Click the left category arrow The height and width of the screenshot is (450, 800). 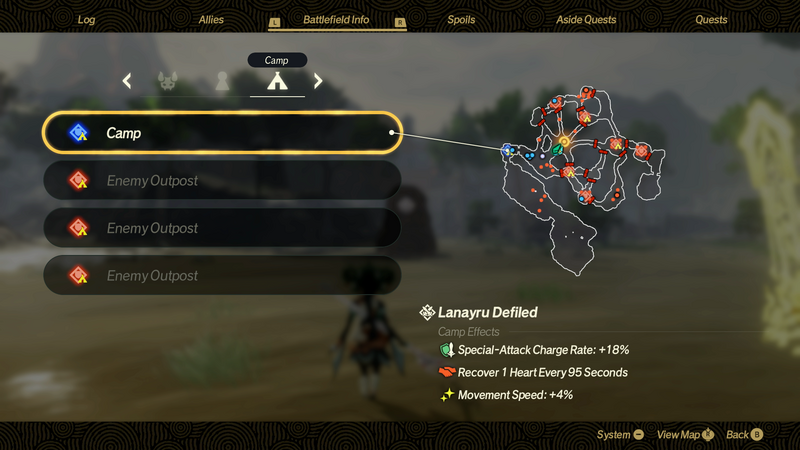[127, 81]
